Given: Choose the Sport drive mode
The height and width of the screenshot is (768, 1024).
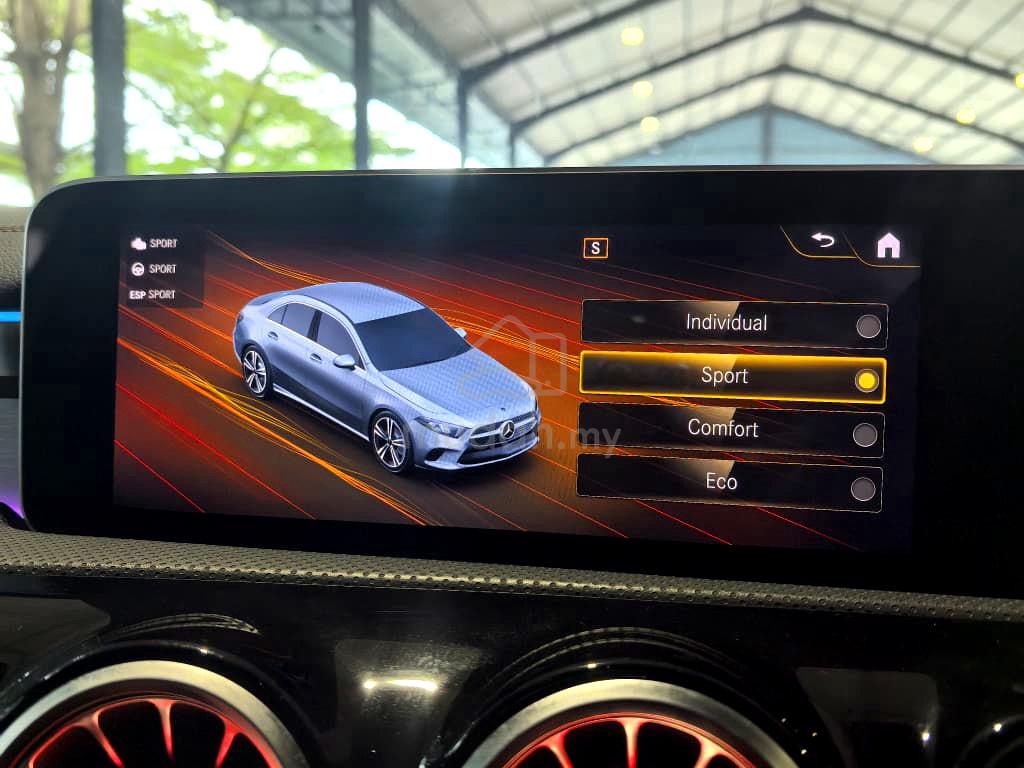Looking at the screenshot, I should [732, 377].
